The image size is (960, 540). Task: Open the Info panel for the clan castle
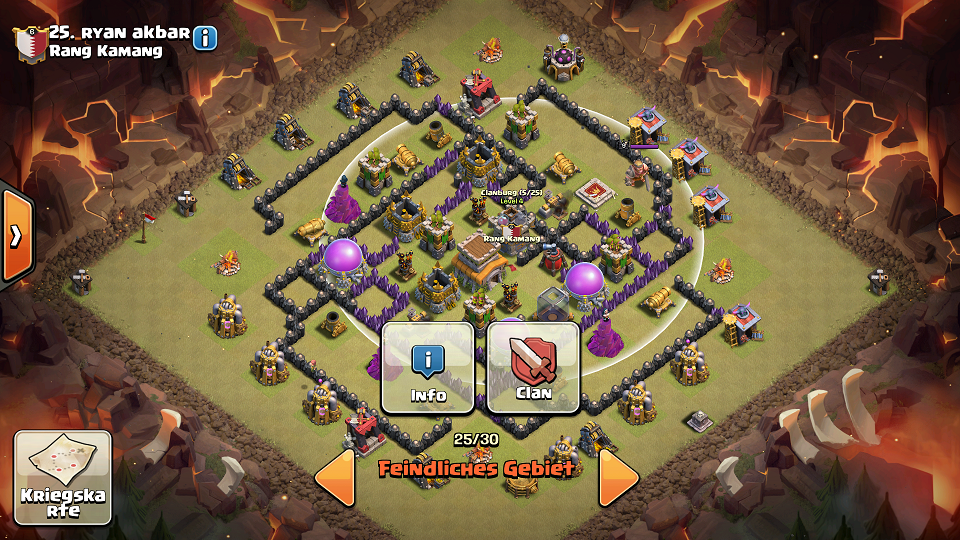click(428, 367)
